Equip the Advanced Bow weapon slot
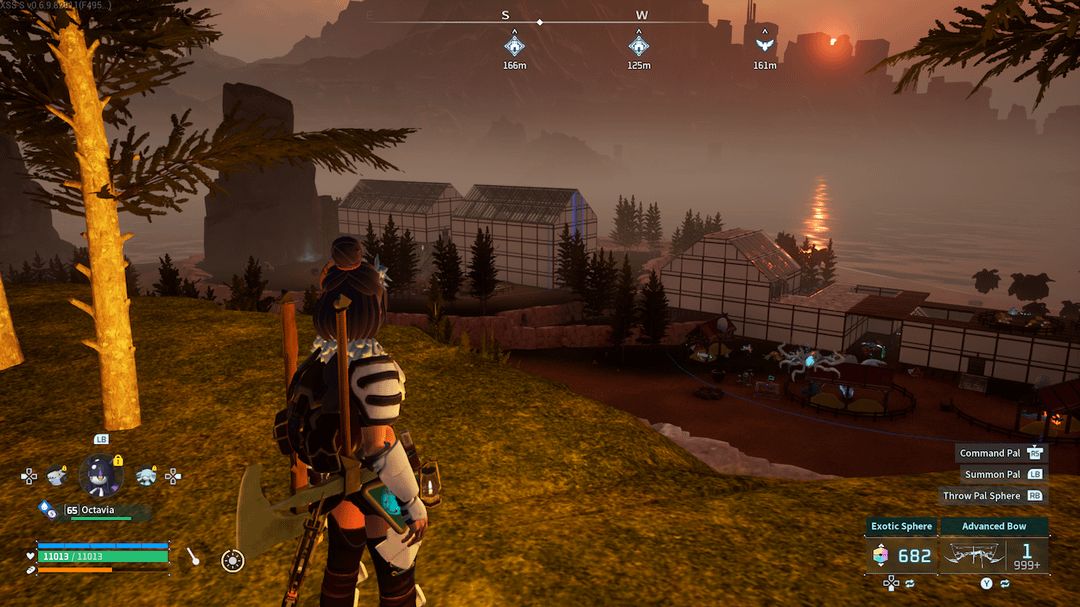This screenshot has width=1080, height=607. (994, 555)
